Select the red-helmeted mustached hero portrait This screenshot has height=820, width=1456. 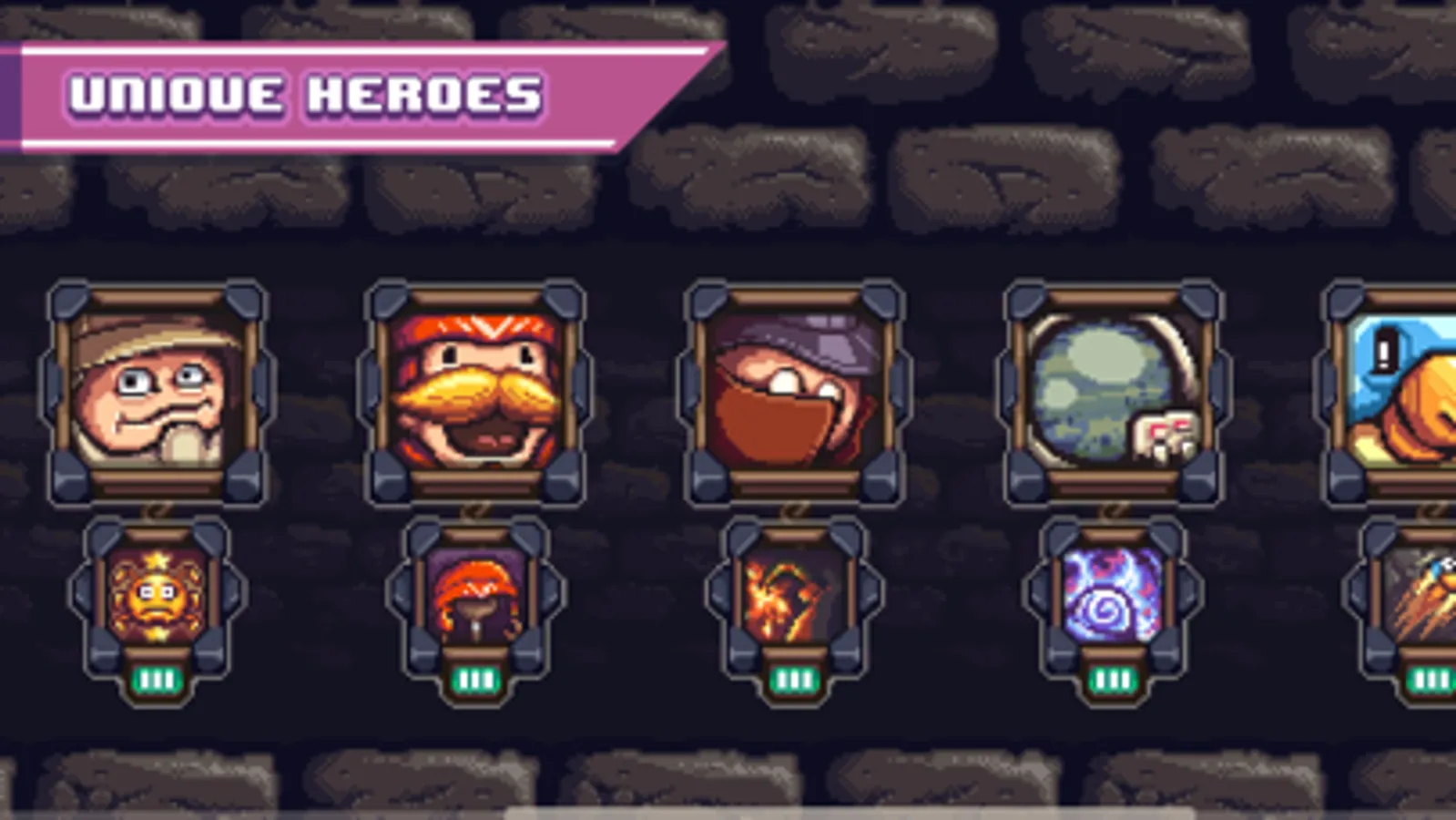[x=473, y=392]
